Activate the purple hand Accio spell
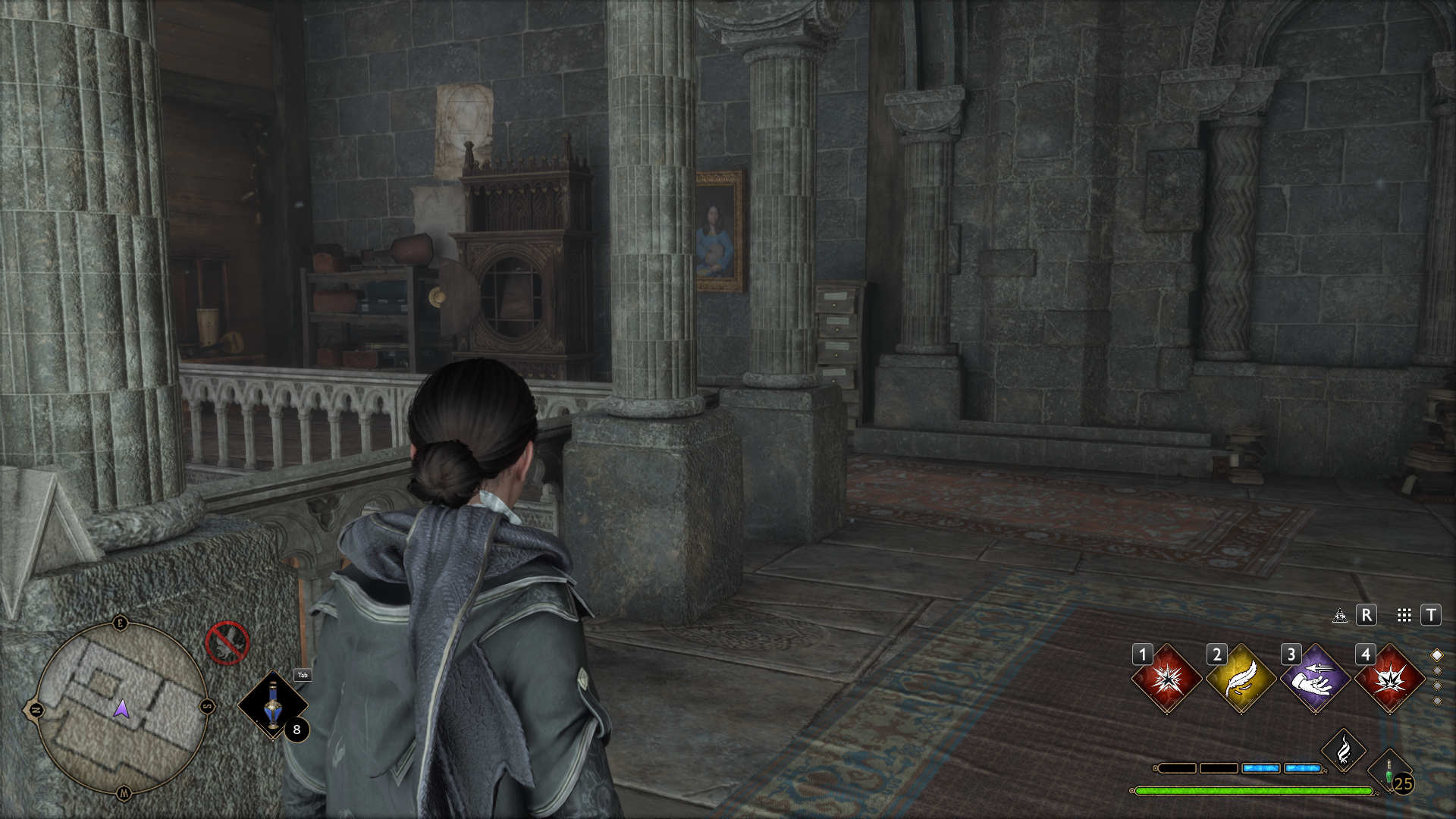The height and width of the screenshot is (819, 1456). point(1316,679)
